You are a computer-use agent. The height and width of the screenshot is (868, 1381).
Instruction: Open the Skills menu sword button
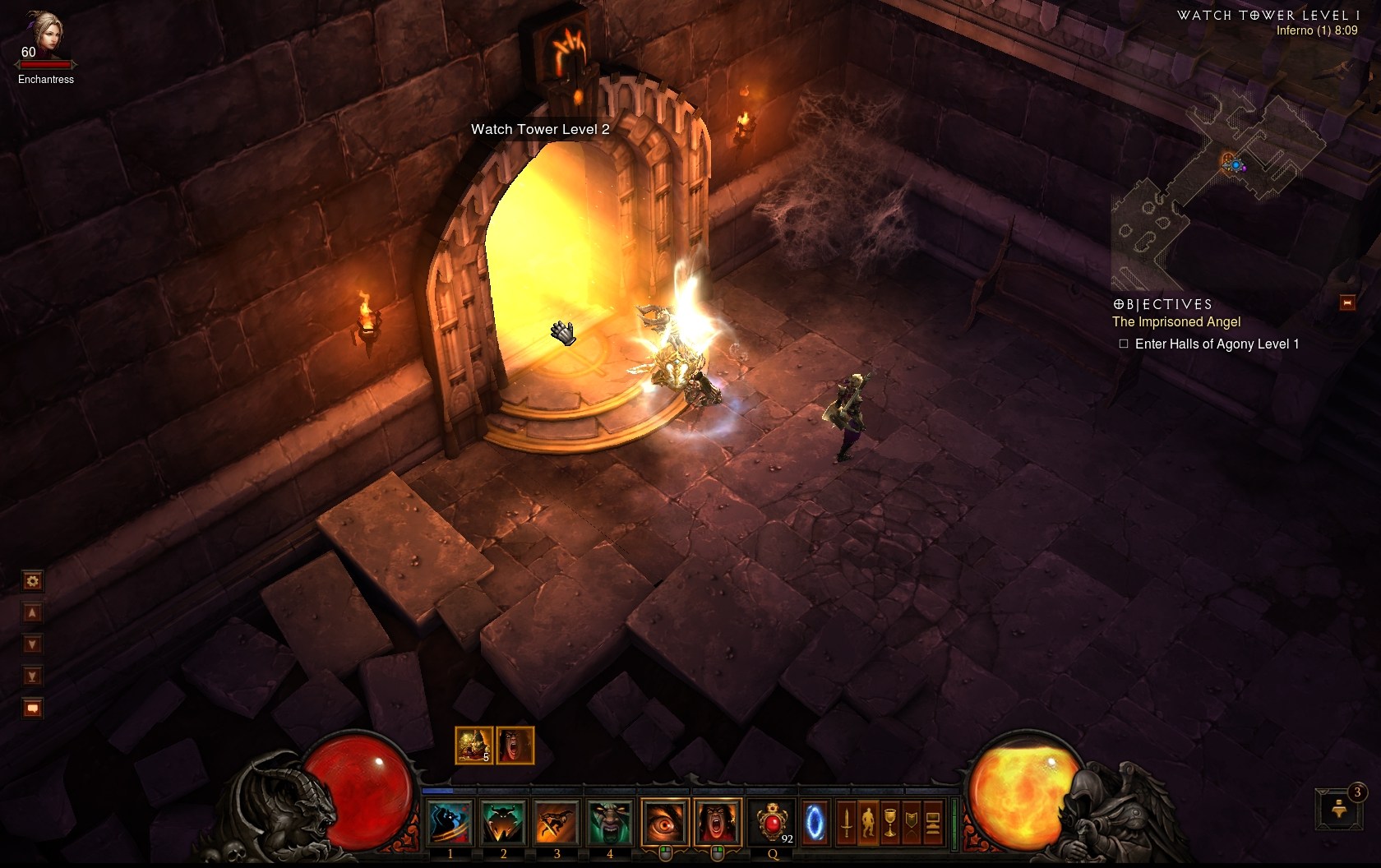[847, 822]
